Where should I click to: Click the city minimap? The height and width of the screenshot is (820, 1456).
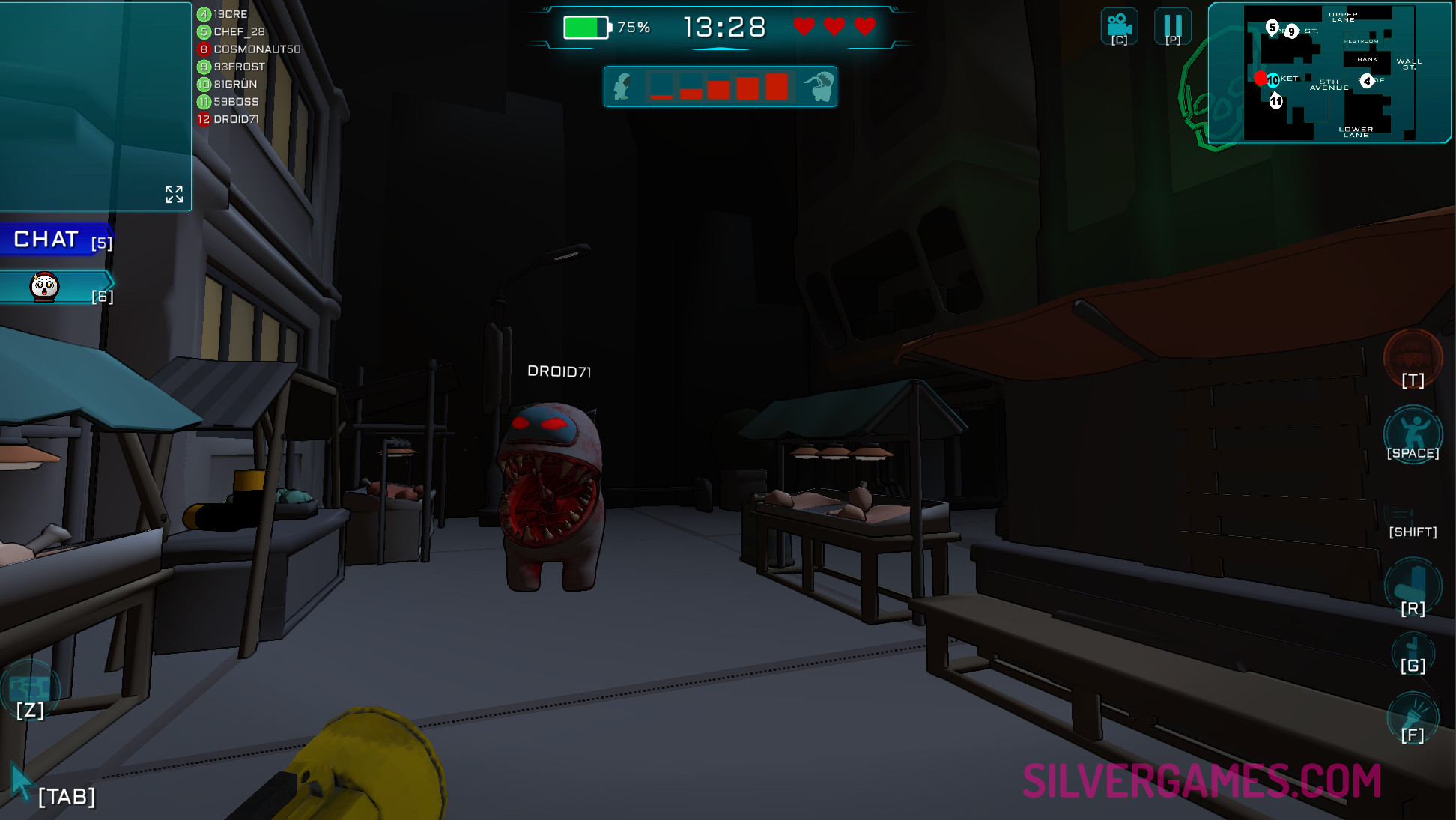click(1329, 73)
